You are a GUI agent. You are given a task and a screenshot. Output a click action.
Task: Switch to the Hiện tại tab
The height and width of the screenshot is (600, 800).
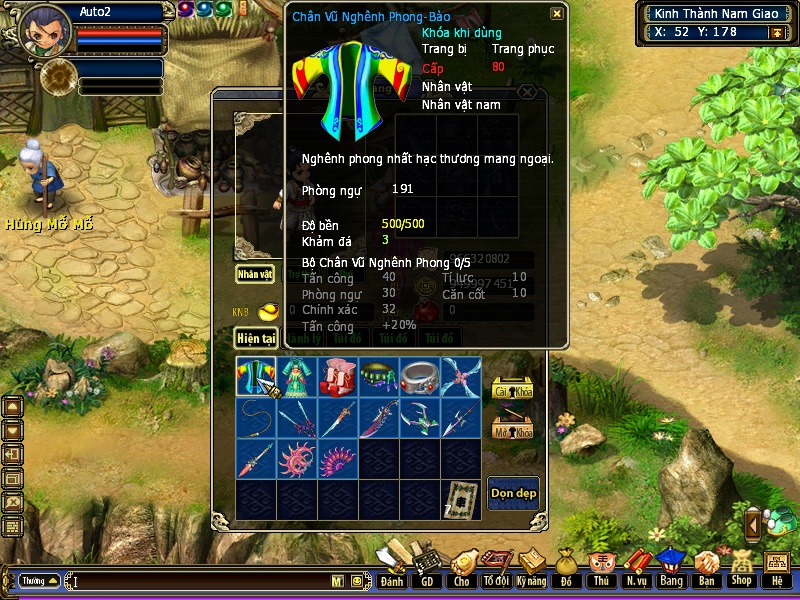(255, 338)
